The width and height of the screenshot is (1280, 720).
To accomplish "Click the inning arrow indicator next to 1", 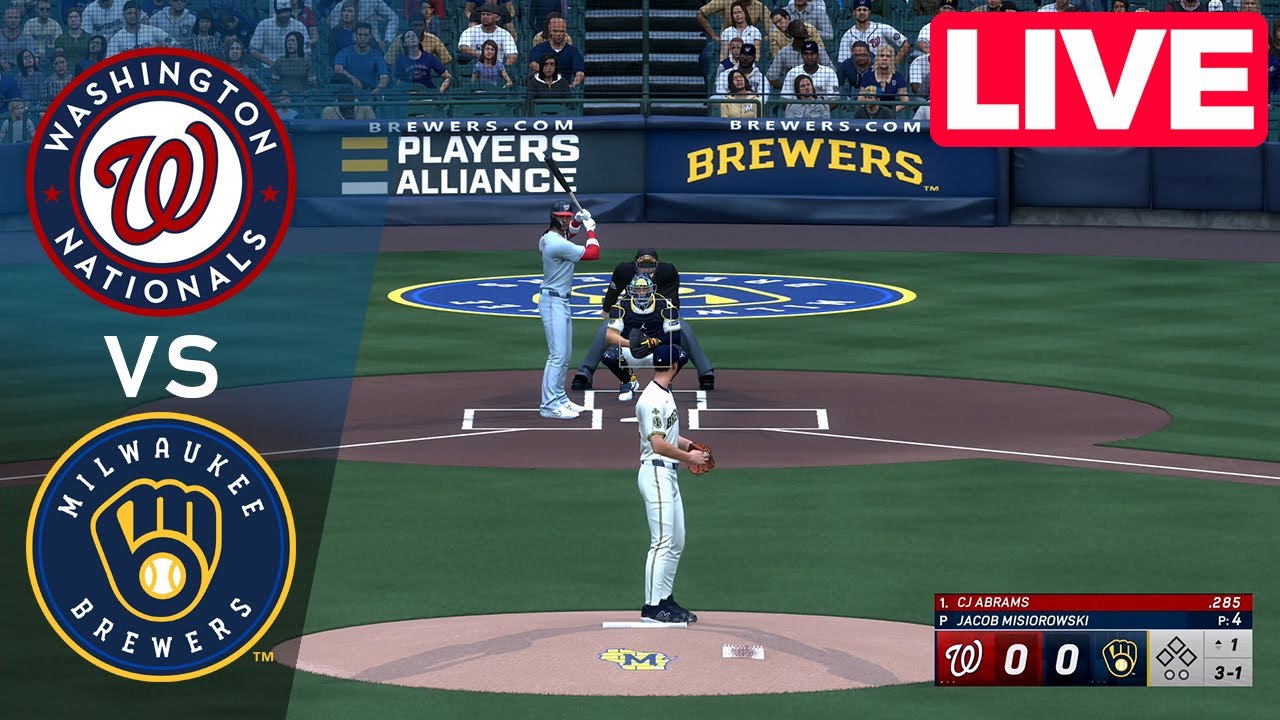I will click(x=1217, y=644).
